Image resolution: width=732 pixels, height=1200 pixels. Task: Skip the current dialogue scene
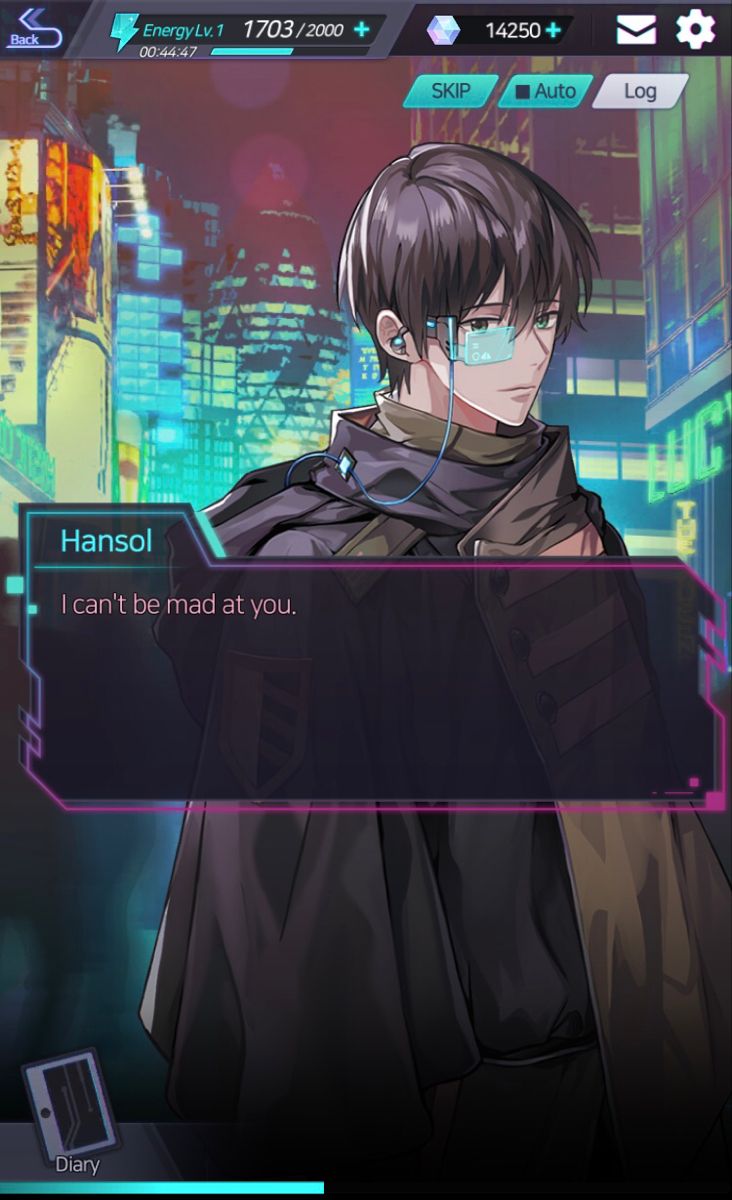[x=450, y=91]
